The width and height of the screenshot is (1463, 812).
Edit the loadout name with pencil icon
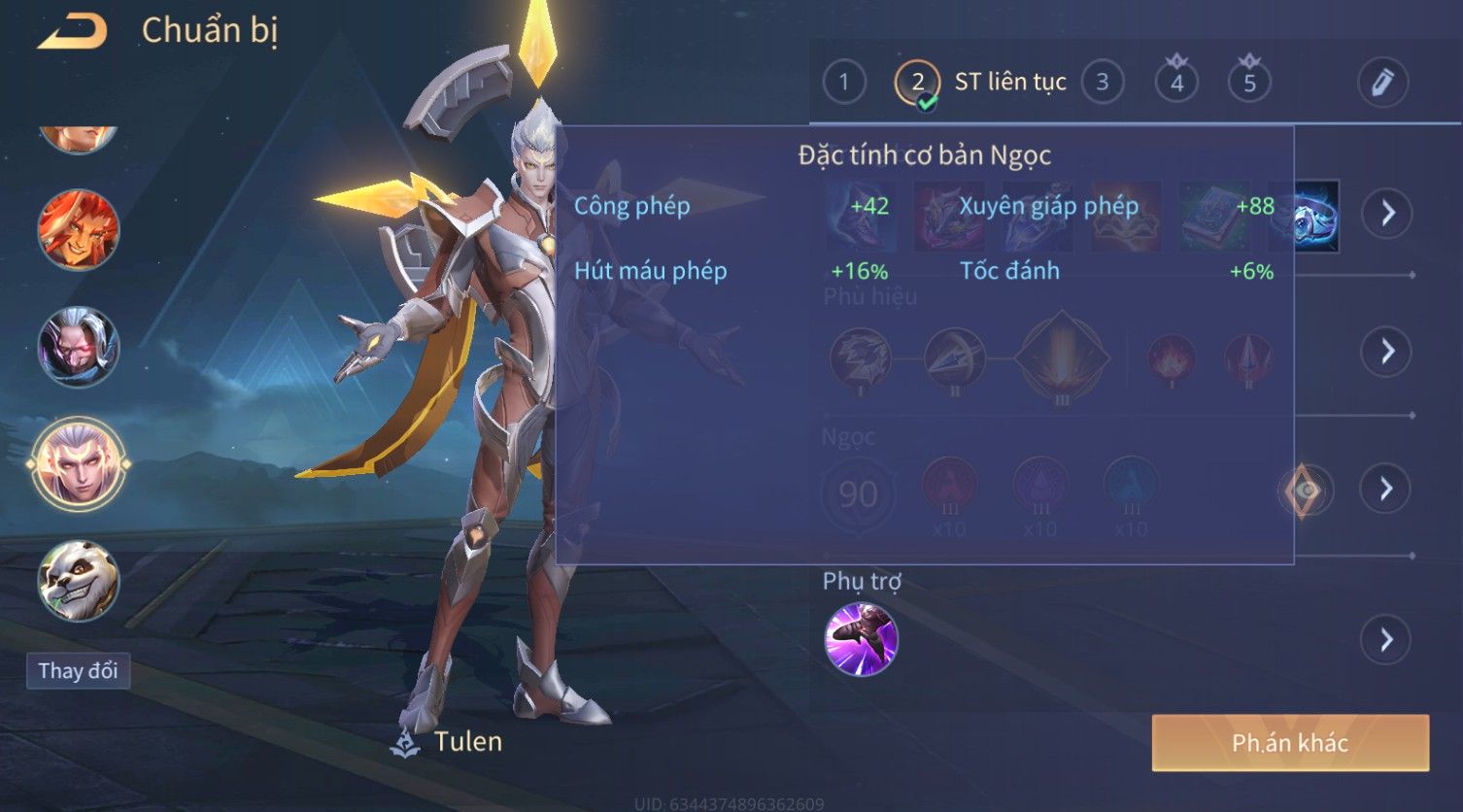[1382, 83]
